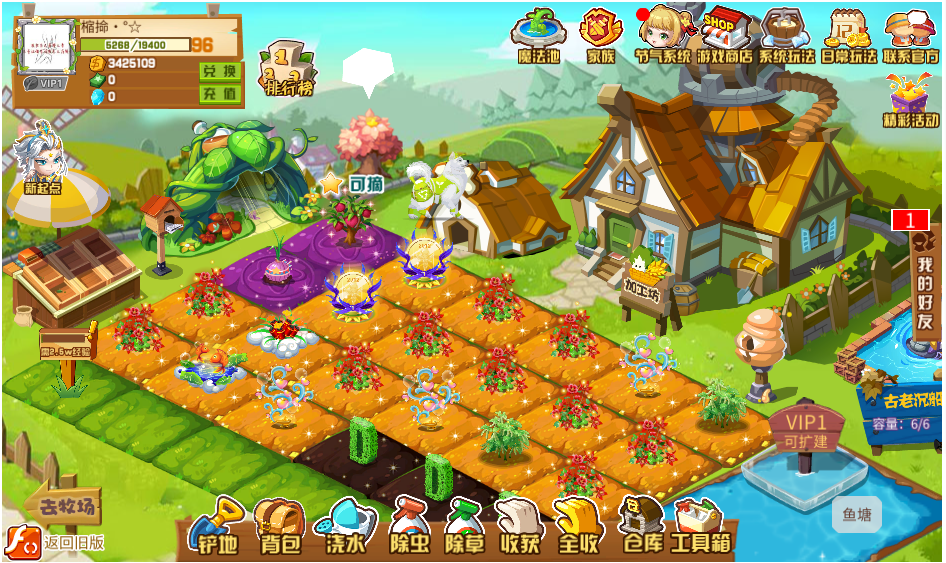This screenshot has height=563, width=946.
Task: Open the 魔法池 magic pool icon
Action: (541, 35)
